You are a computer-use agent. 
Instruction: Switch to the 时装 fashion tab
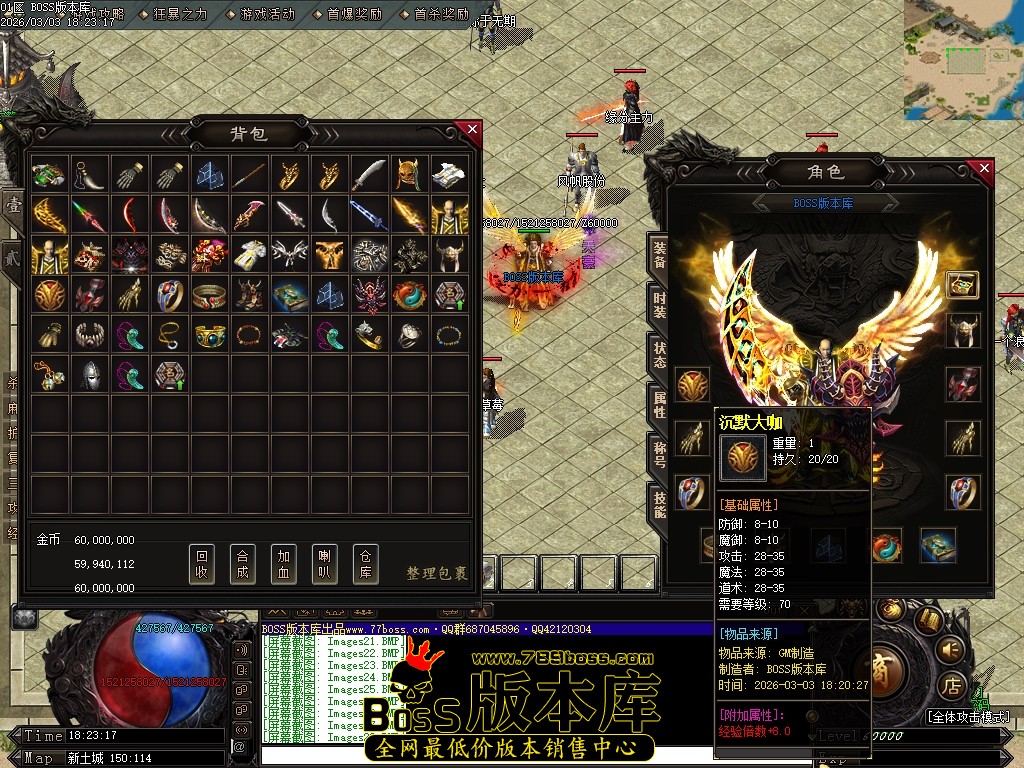pos(660,304)
